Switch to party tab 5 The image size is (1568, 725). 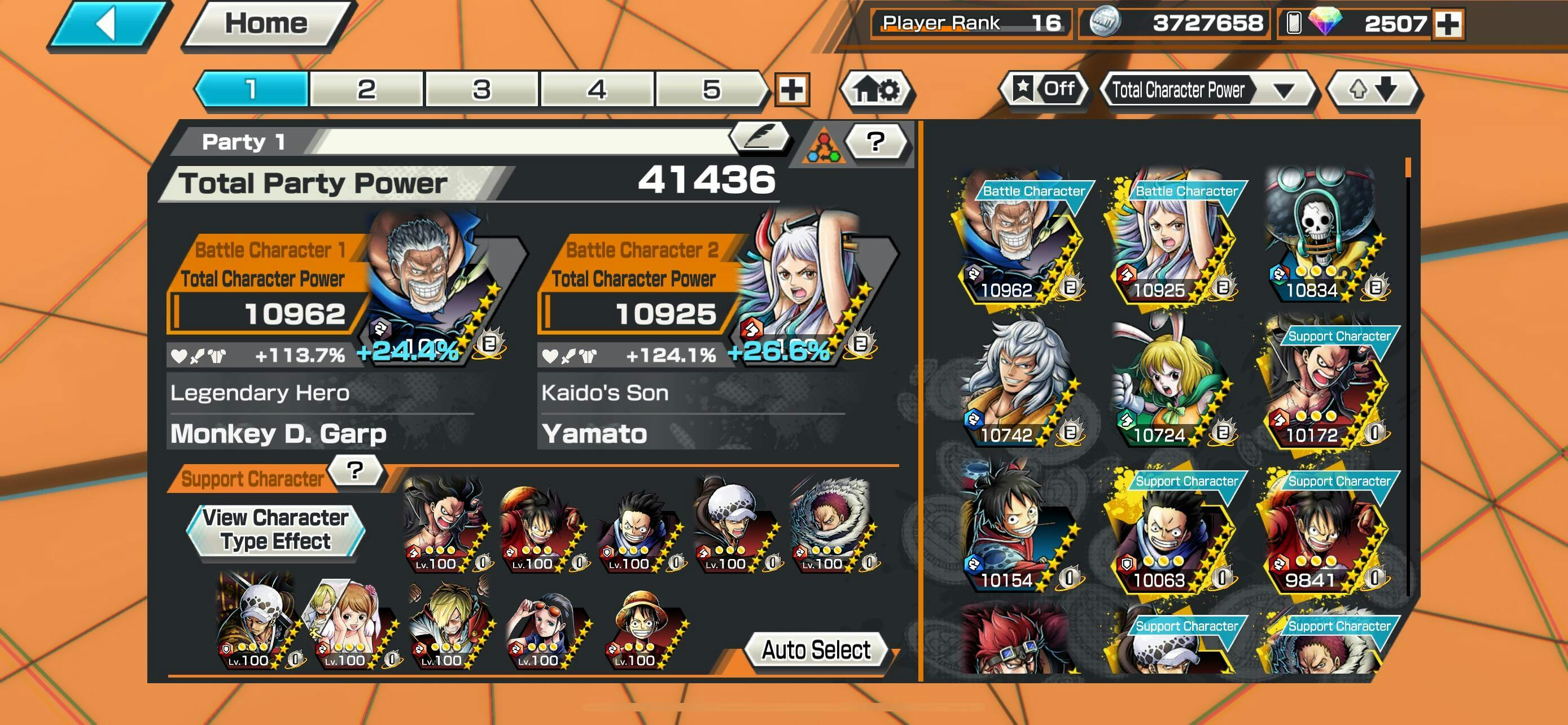[x=711, y=89]
